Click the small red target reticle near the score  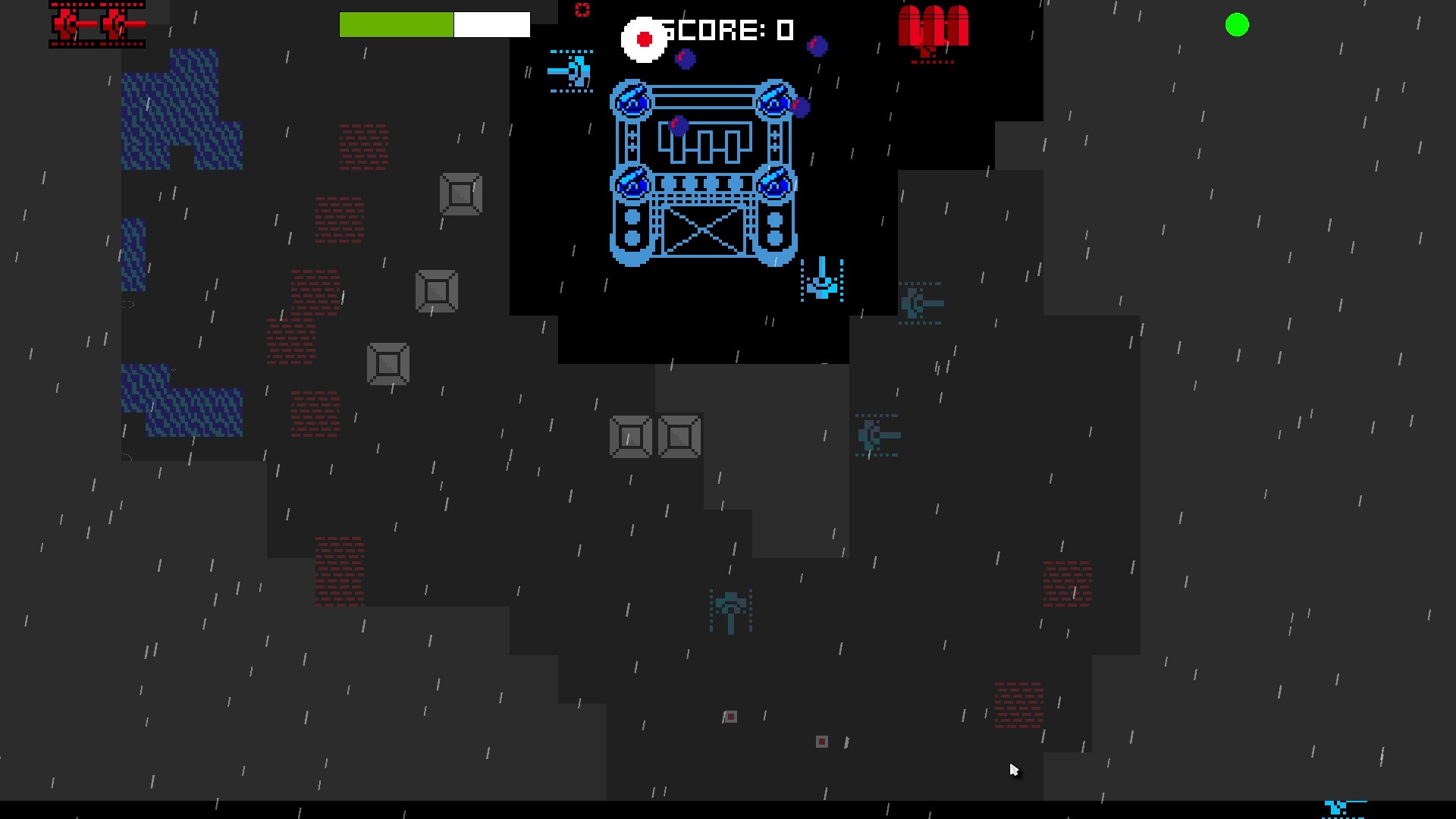582,11
